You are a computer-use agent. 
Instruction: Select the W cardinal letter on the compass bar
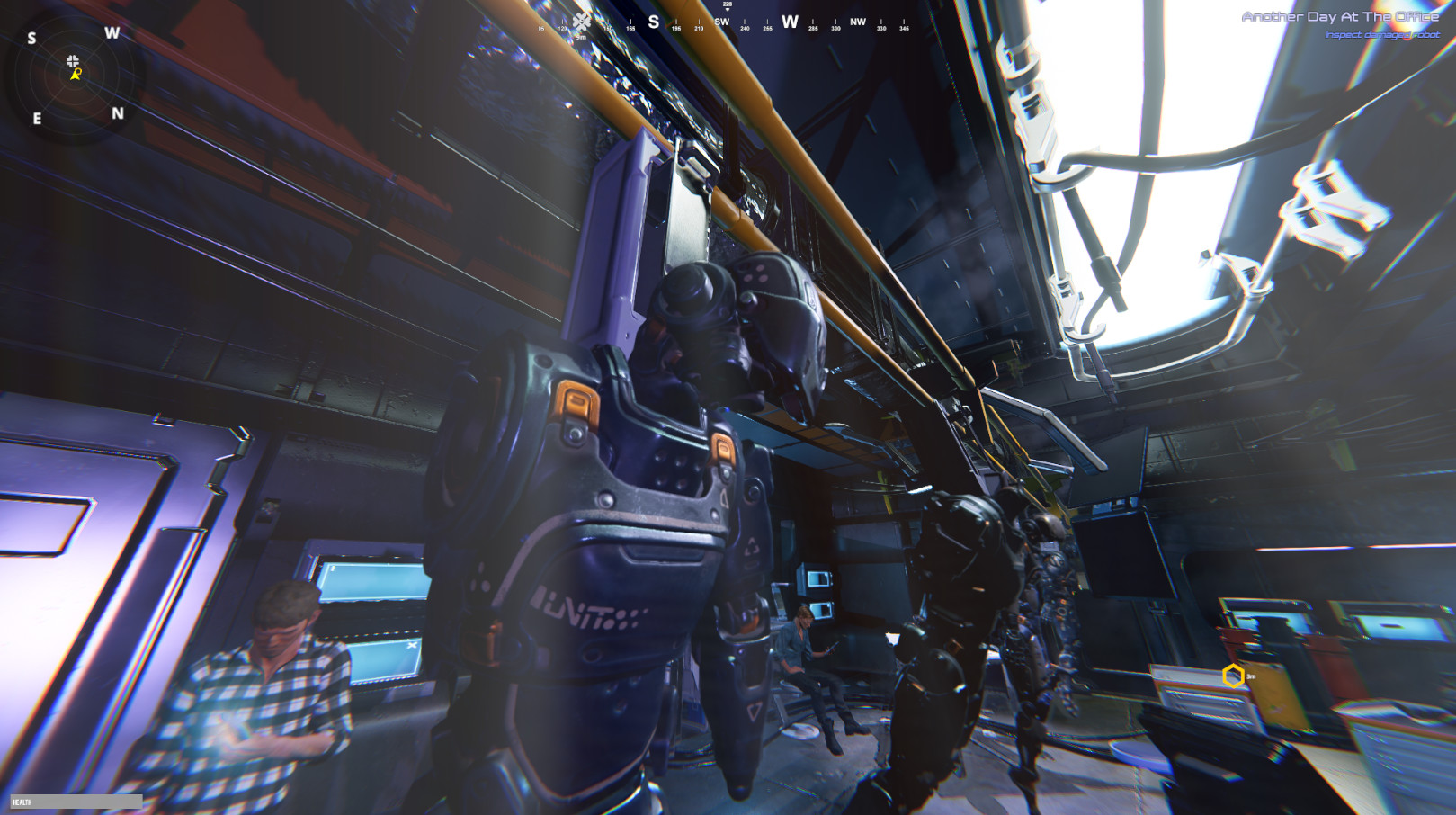(x=790, y=22)
